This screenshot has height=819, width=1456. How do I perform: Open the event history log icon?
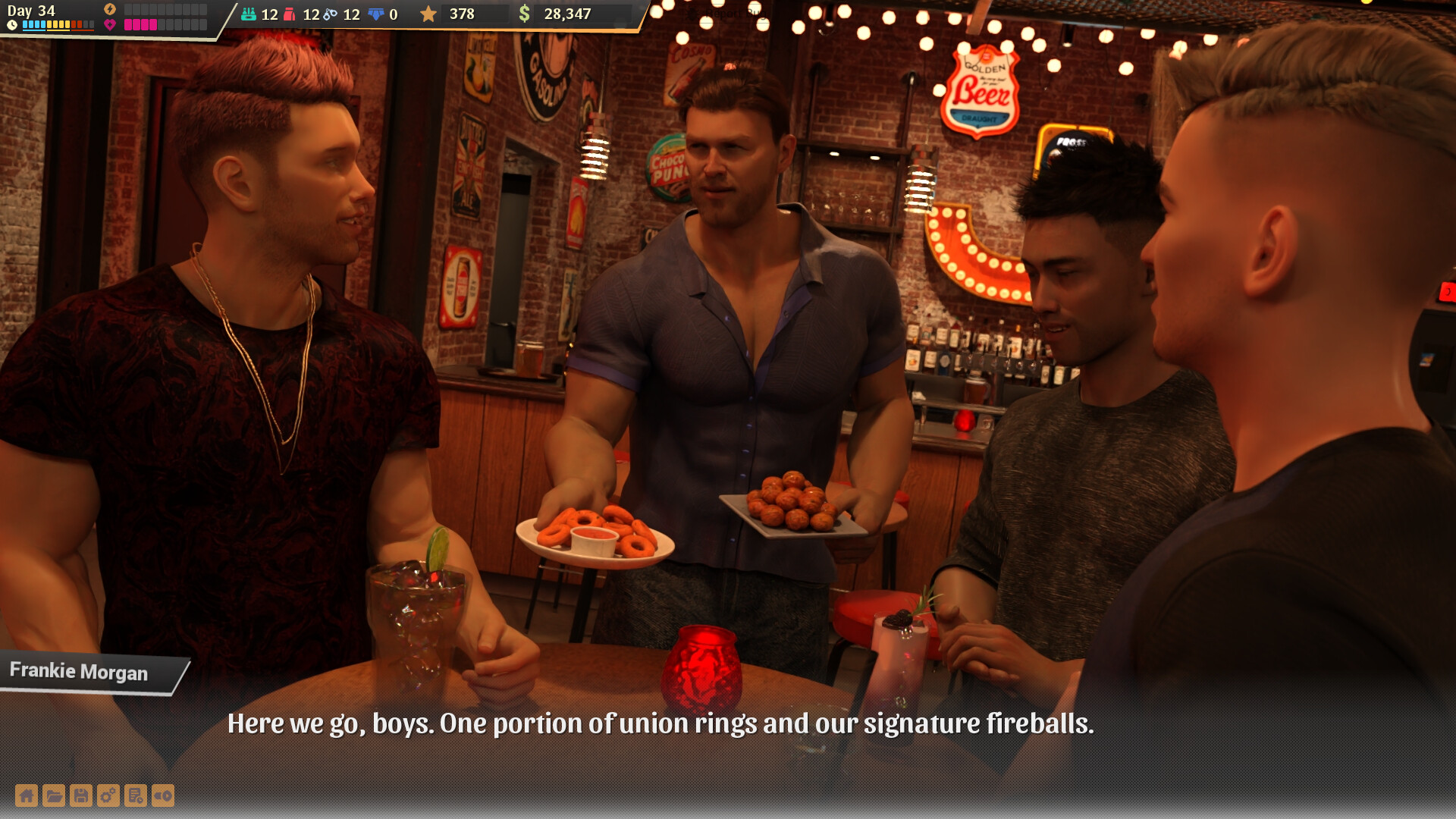135,795
